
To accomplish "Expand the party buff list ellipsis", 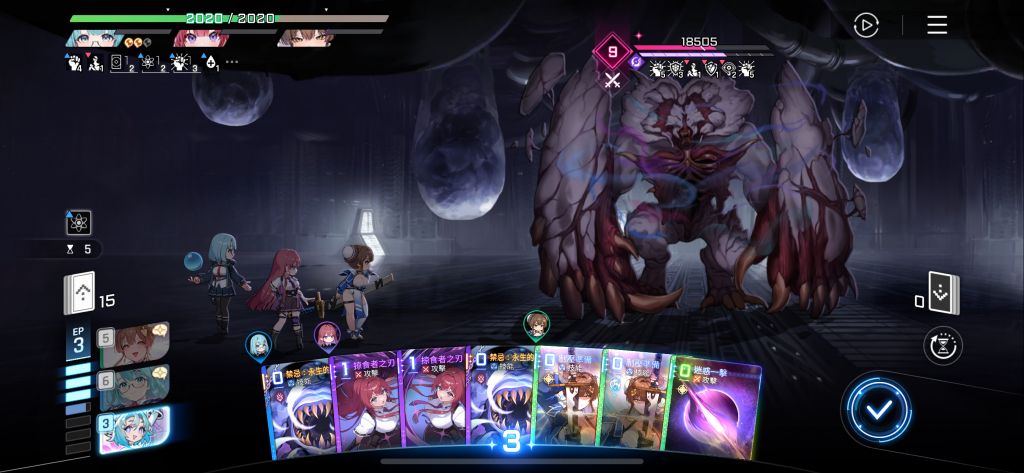I will point(232,62).
